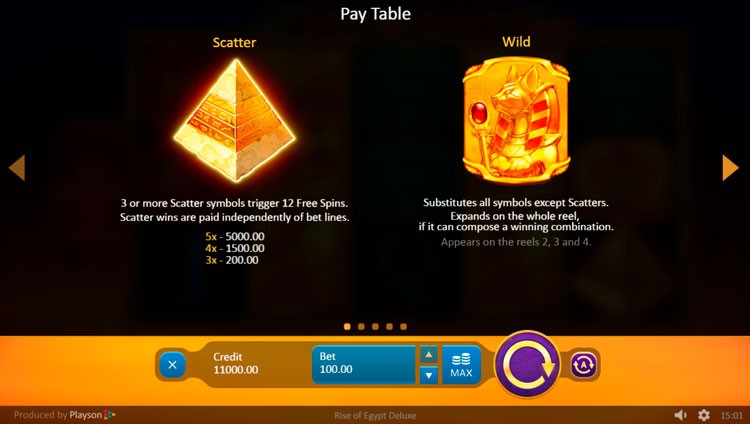Open the Bet amount selector

coord(363,364)
